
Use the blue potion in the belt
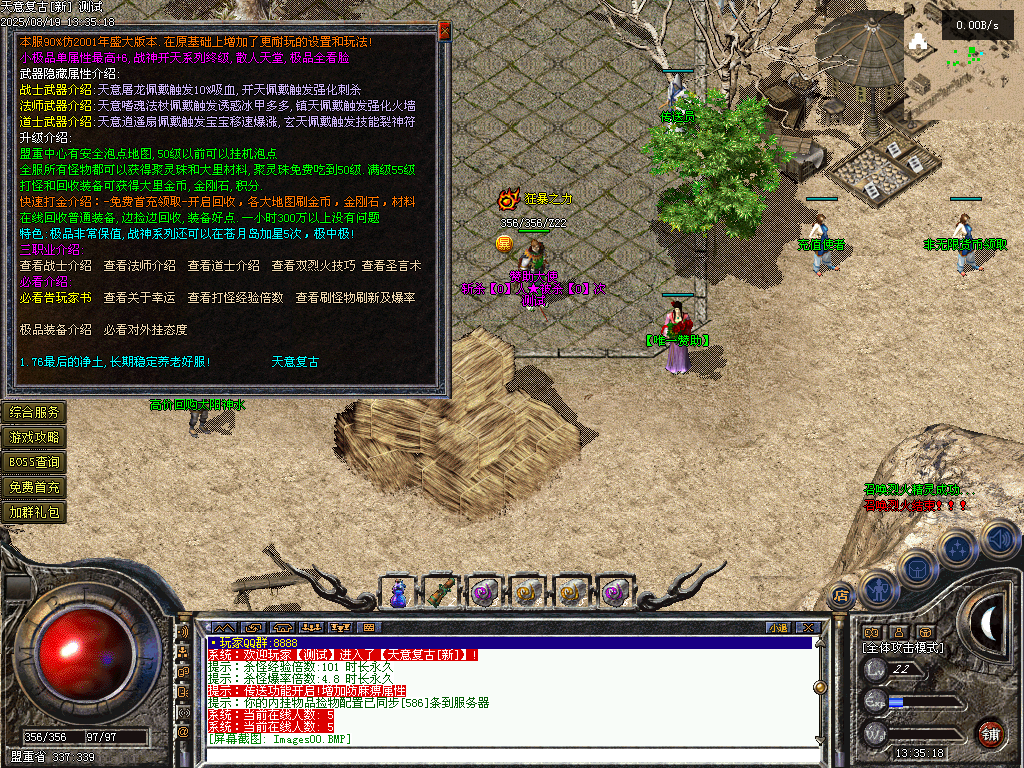pyautogui.click(x=399, y=592)
